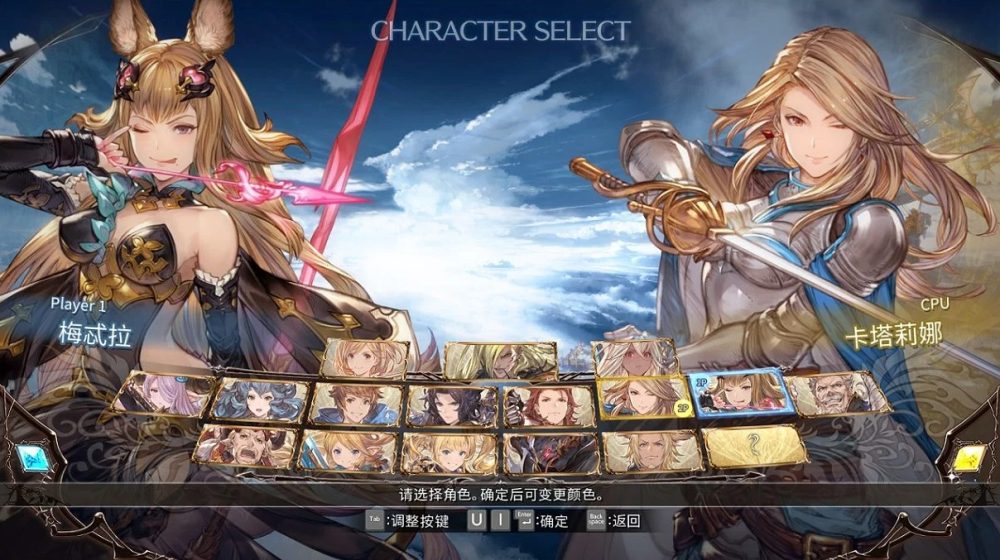Click the blue-highlighted Metera portrait

tap(740, 392)
